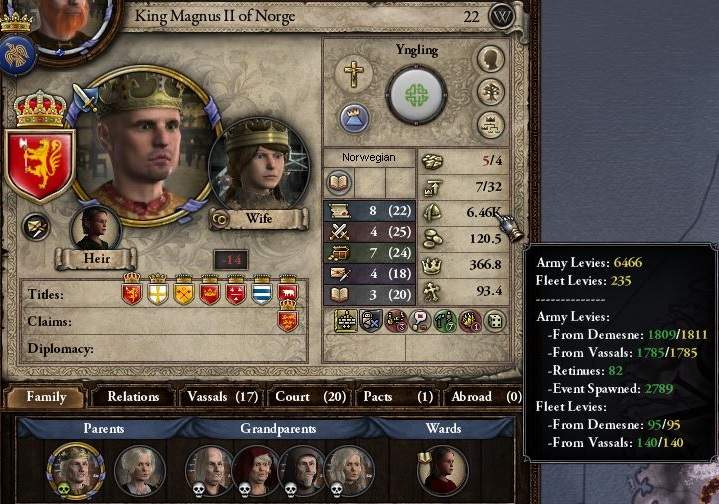The width and height of the screenshot is (719, 504).
Task: Choose the blue-and-white striped title shield
Action: pyautogui.click(x=262, y=292)
